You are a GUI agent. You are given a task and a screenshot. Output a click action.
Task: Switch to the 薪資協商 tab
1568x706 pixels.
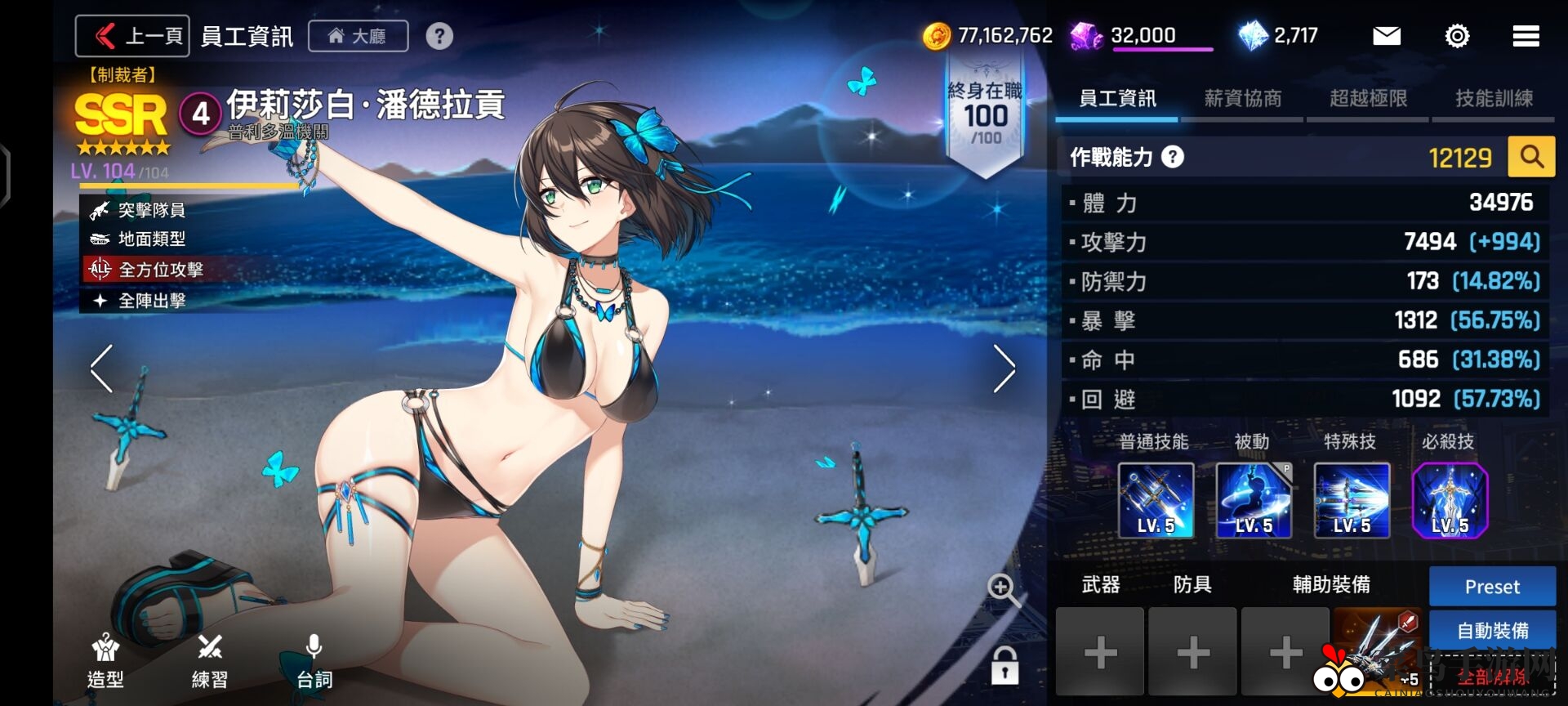coord(1242,99)
